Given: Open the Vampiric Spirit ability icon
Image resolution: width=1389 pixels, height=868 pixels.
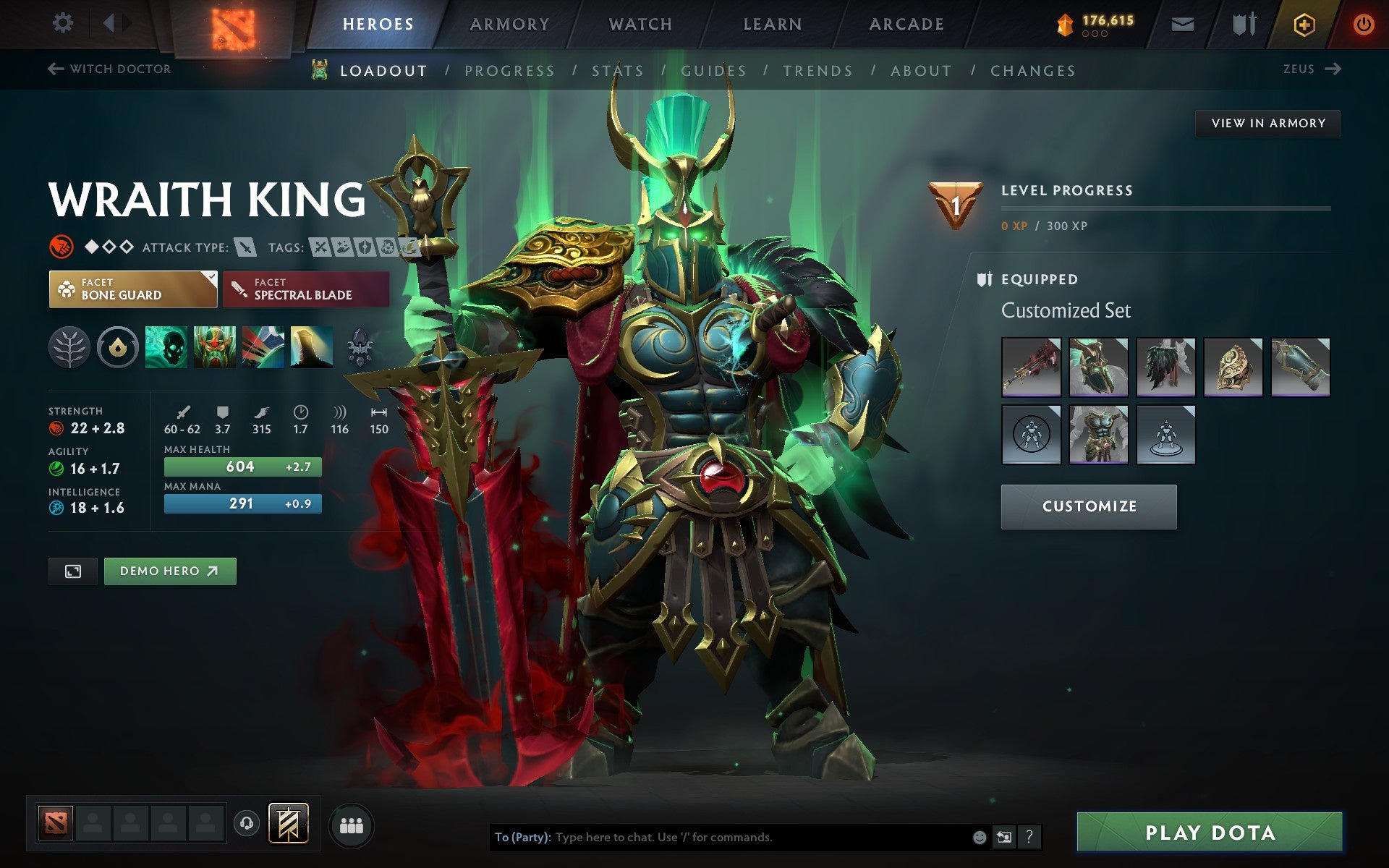Looking at the screenshot, I should pyautogui.click(x=214, y=346).
